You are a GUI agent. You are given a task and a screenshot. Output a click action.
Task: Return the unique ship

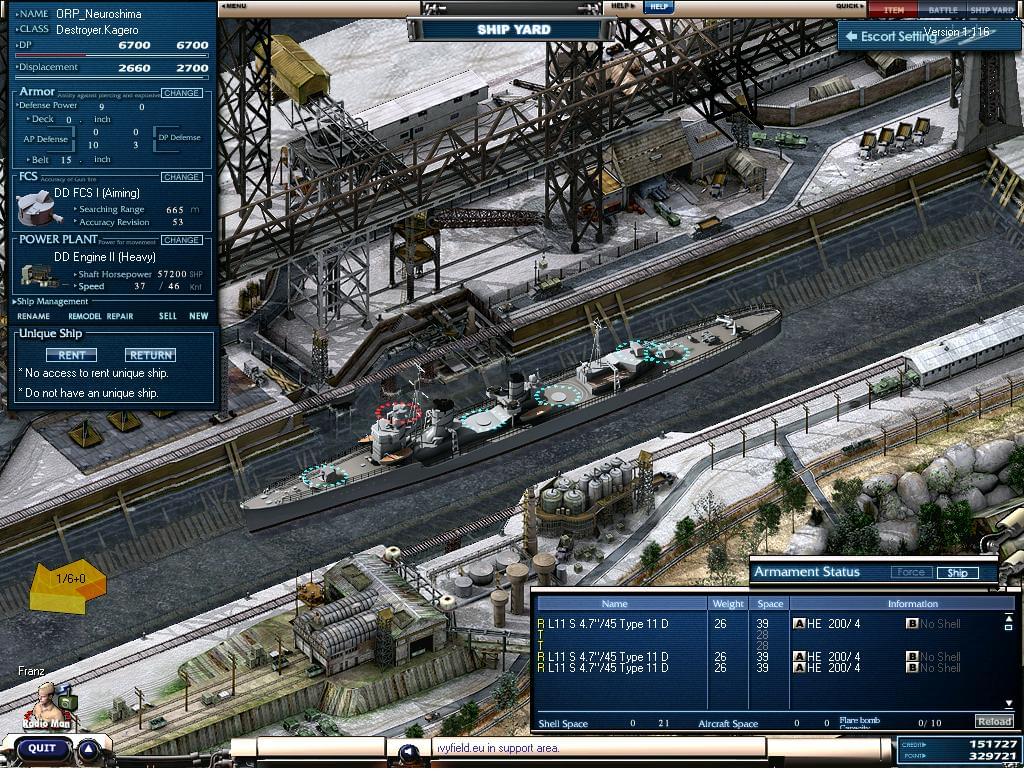150,355
